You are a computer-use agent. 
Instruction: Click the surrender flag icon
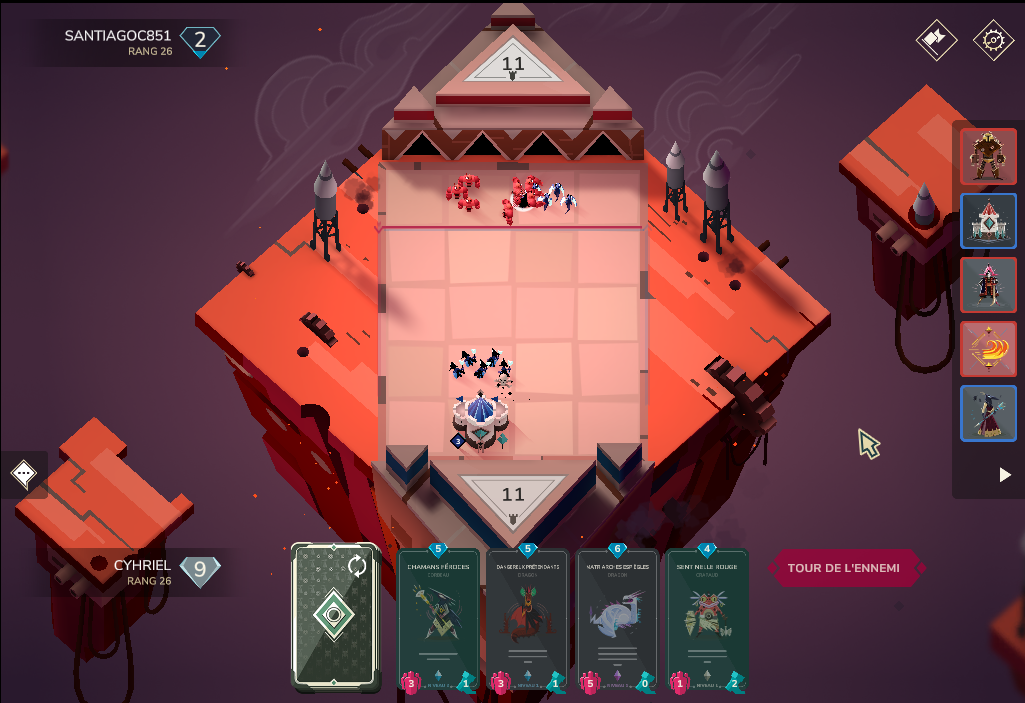(936, 41)
